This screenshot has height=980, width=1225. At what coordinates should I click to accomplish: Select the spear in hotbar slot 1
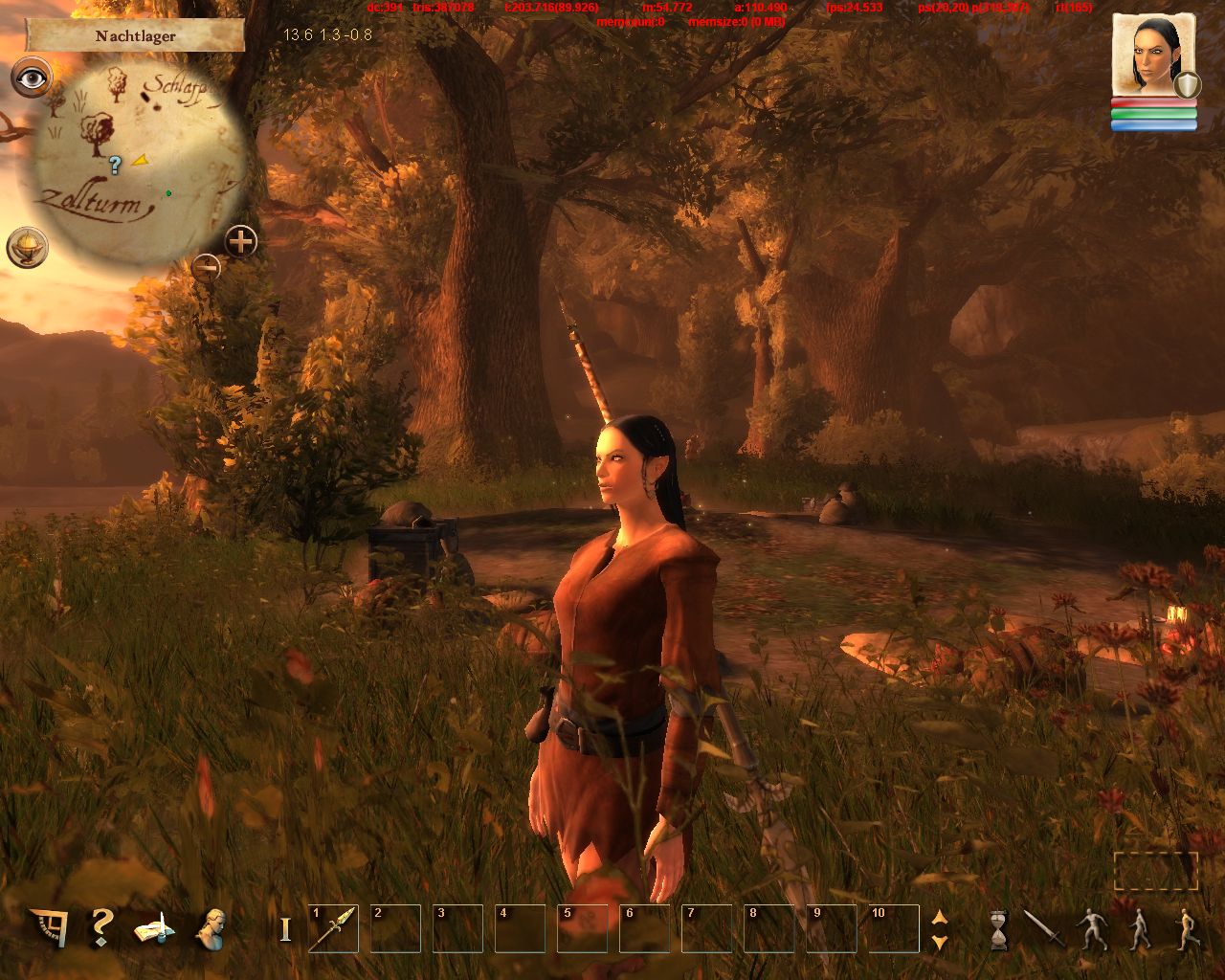pos(334,928)
